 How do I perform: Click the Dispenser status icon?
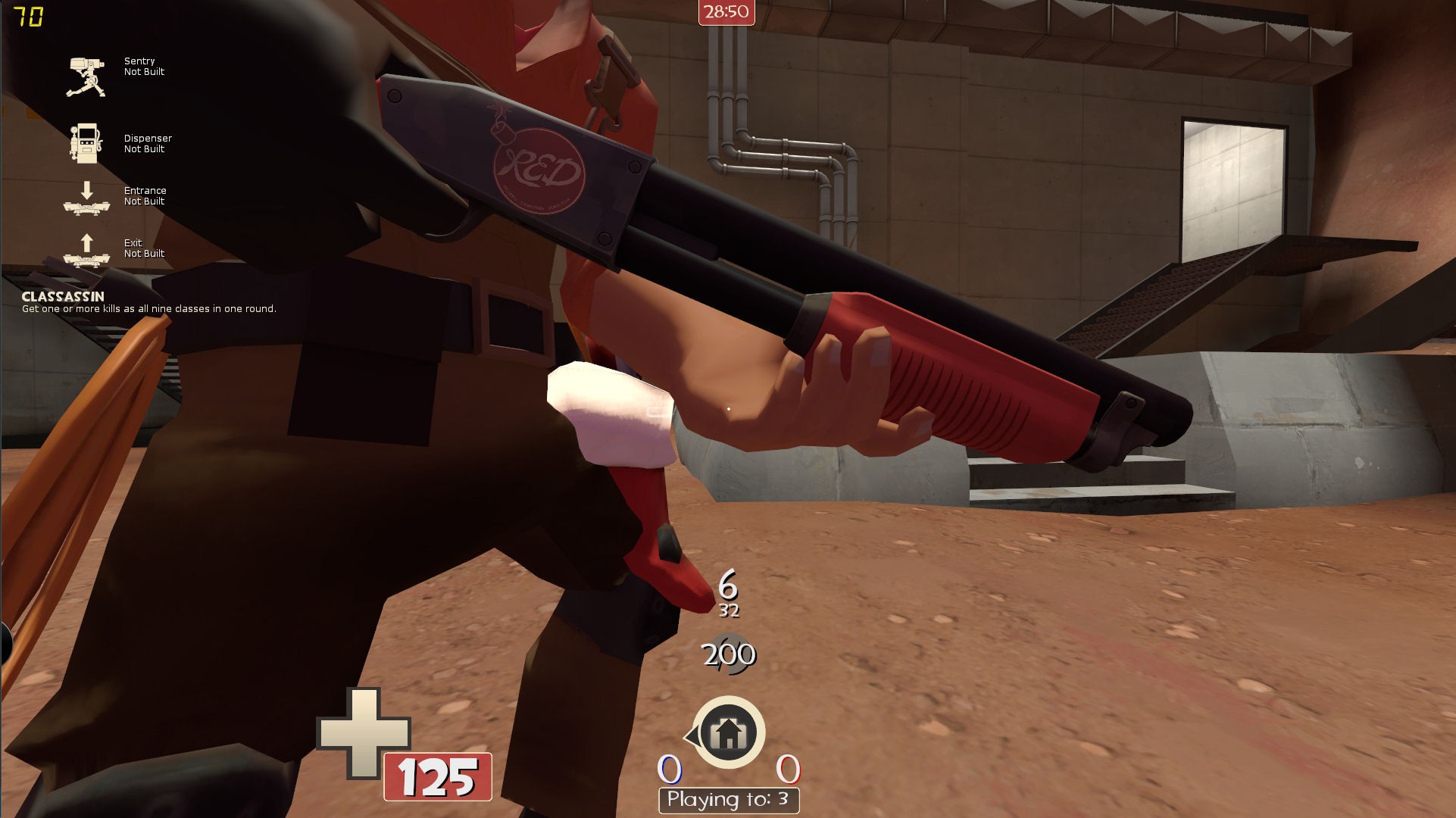click(85, 143)
